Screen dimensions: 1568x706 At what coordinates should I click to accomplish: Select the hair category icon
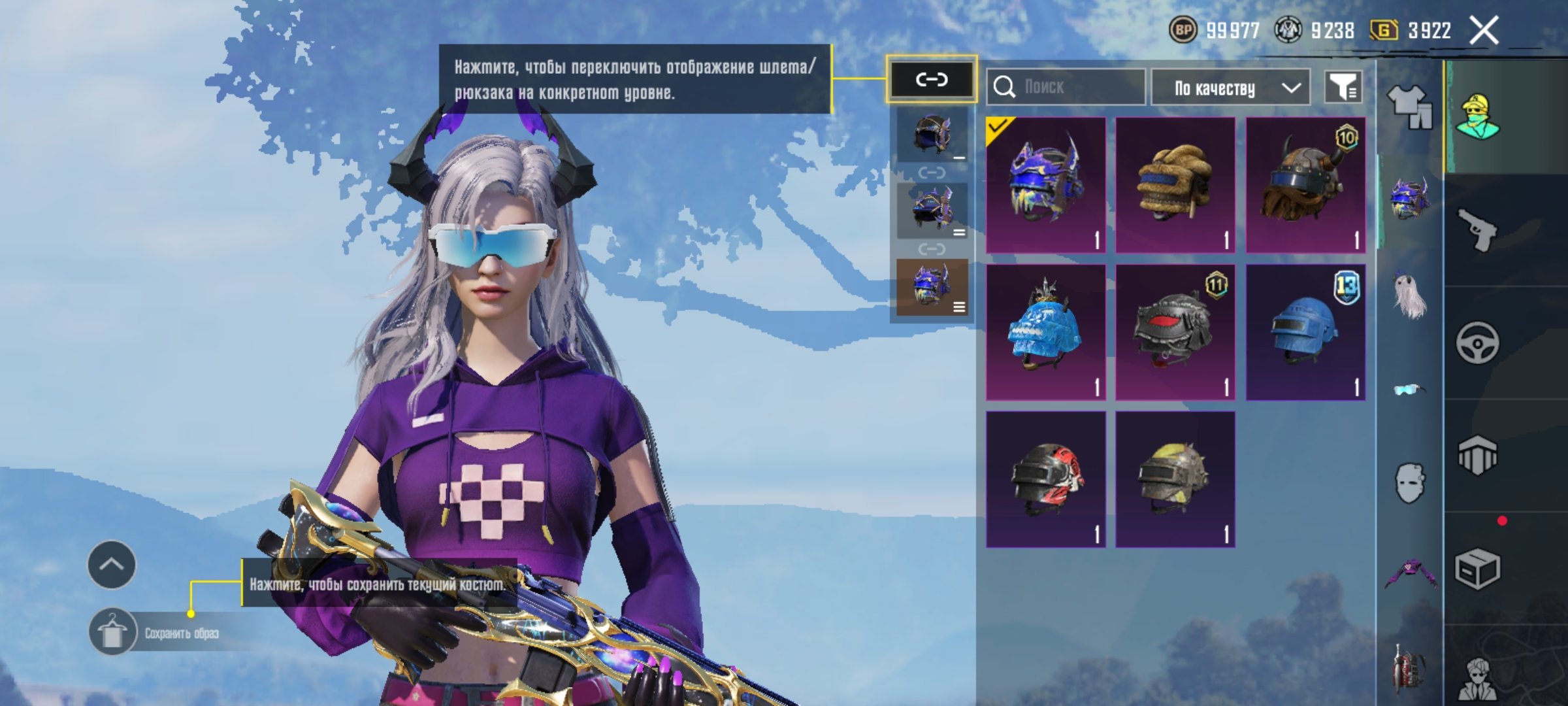1409,295
